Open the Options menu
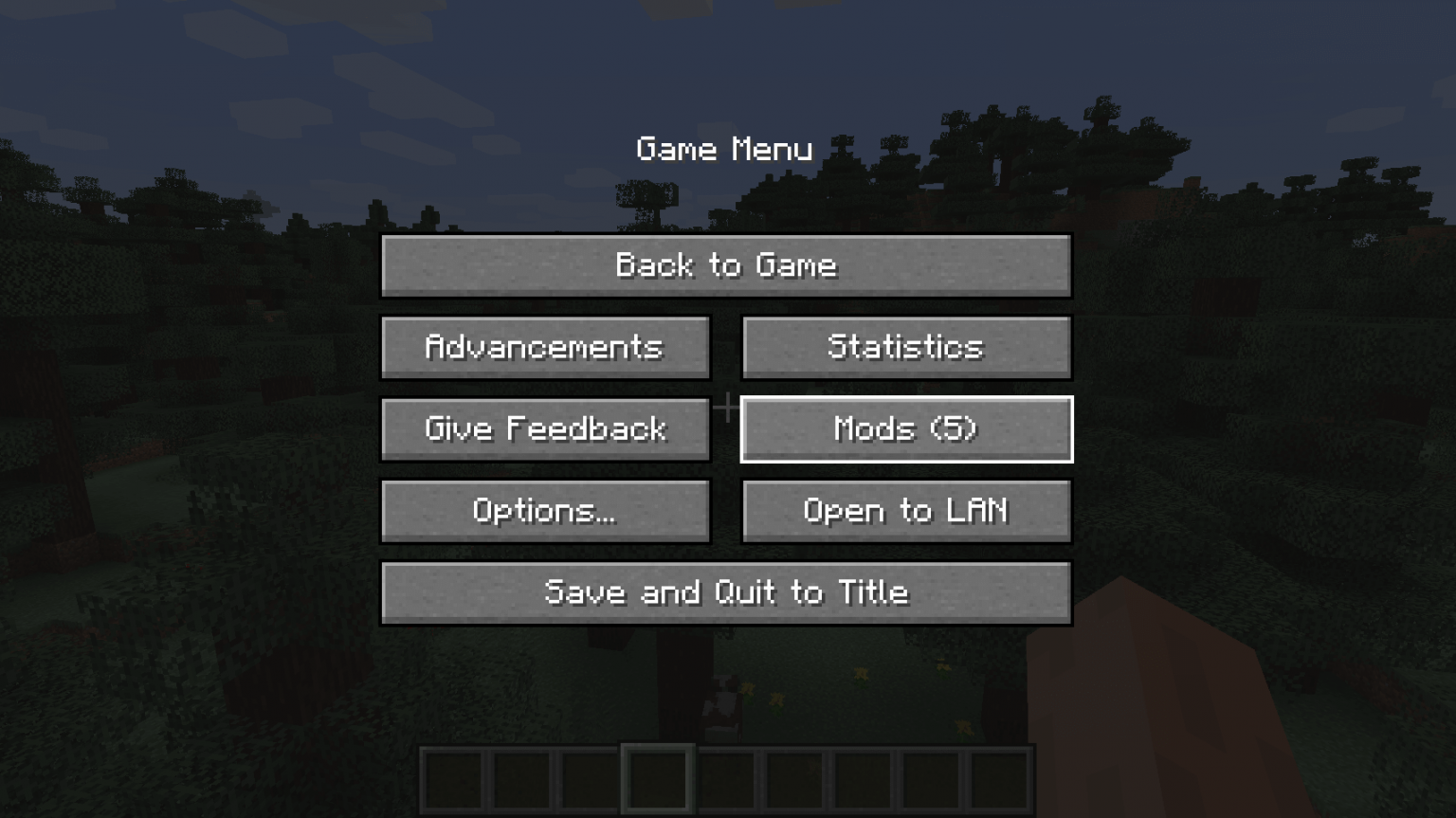Viewport: 1456px width, 818px height. 545,511
